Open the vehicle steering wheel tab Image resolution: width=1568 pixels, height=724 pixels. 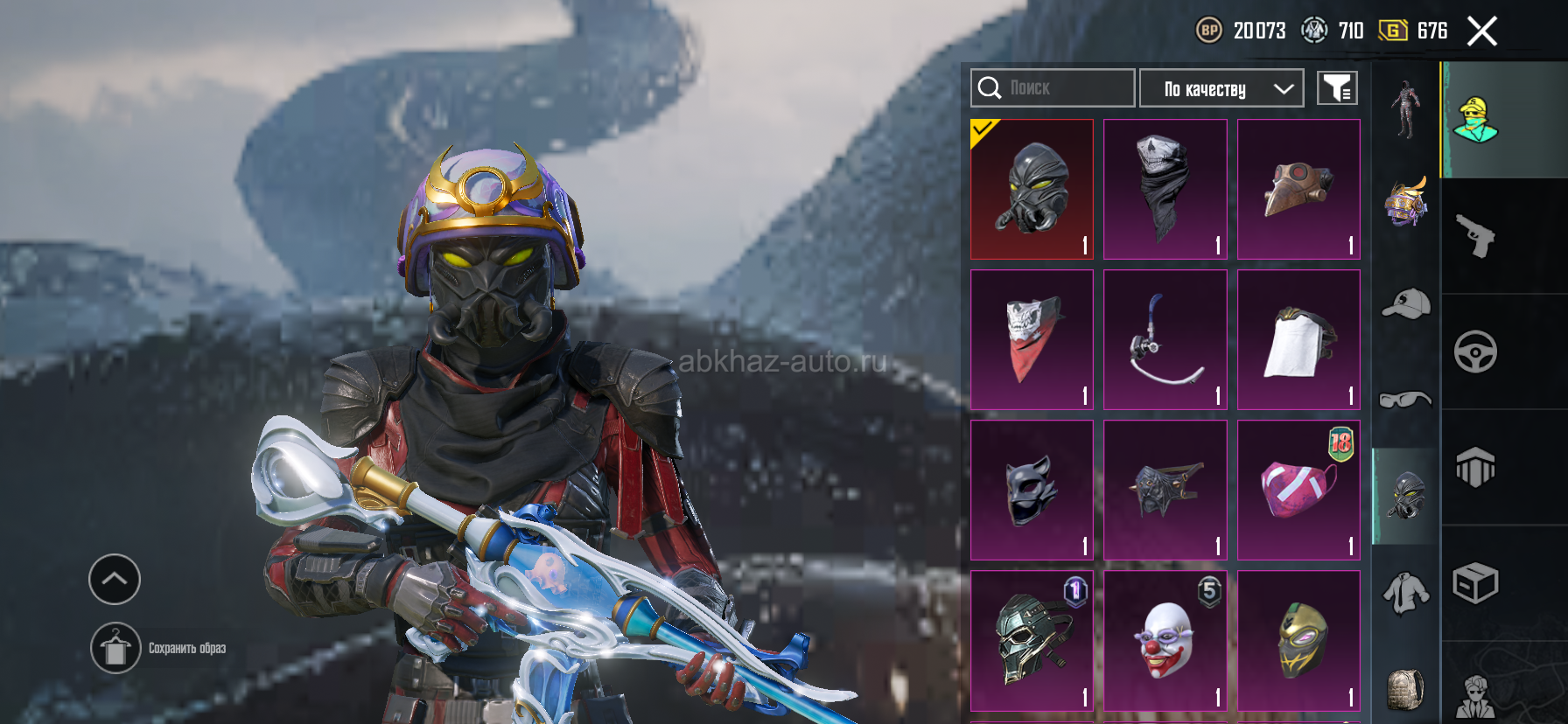click(x=1476, y=352)
